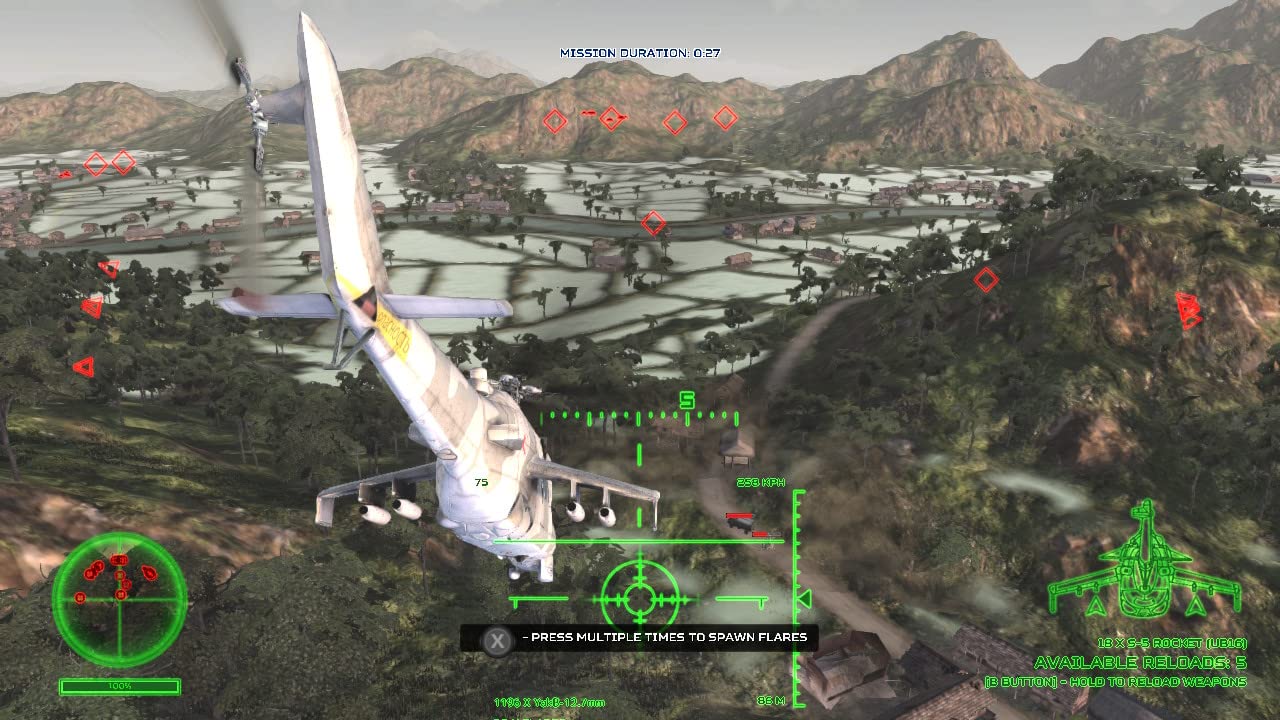Select the green helicopter weapon loadout icon
Viewport: 1280px width, 720px height.
(x=1144, y=565)
